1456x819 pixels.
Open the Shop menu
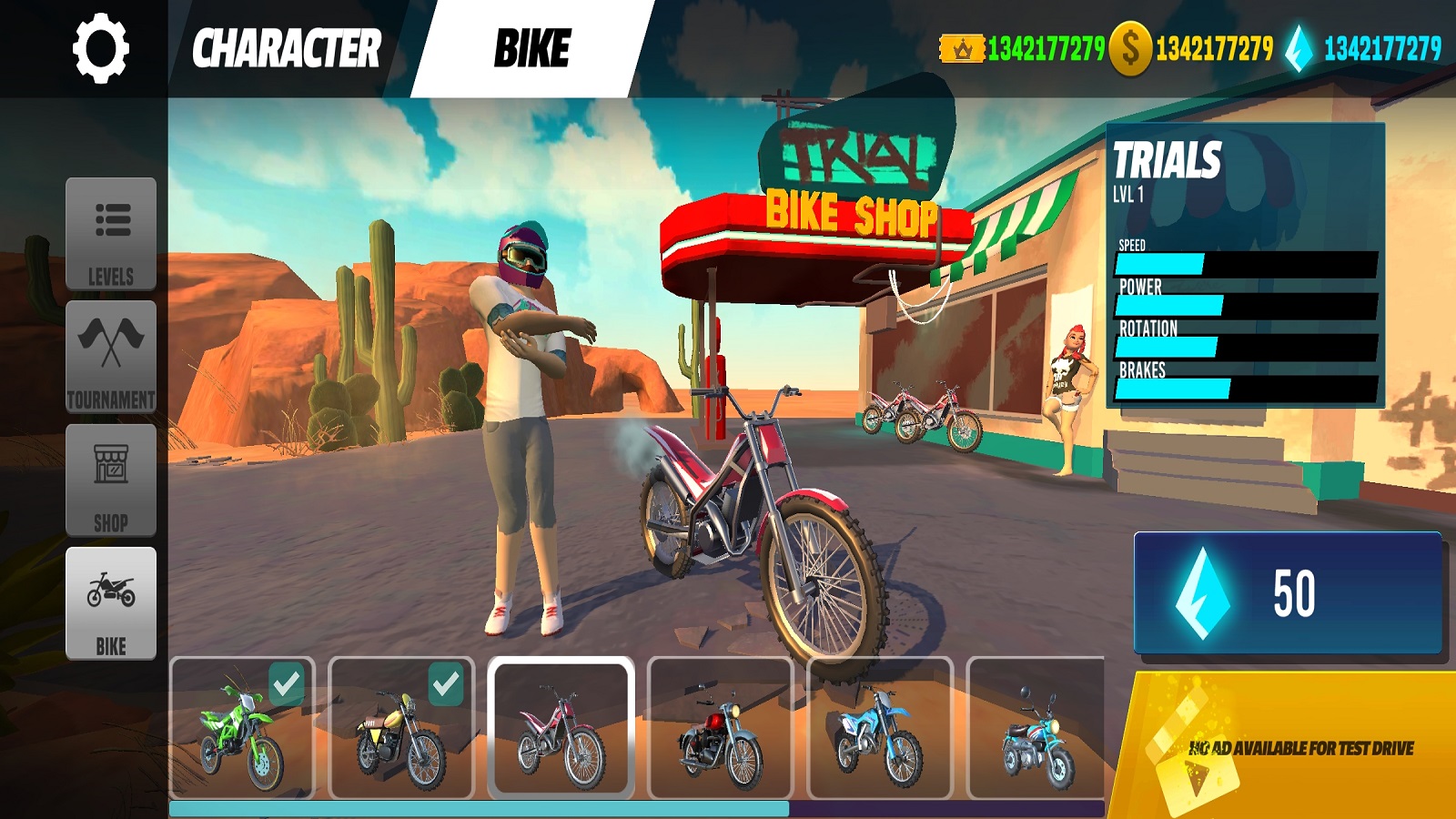click(111, 480)
